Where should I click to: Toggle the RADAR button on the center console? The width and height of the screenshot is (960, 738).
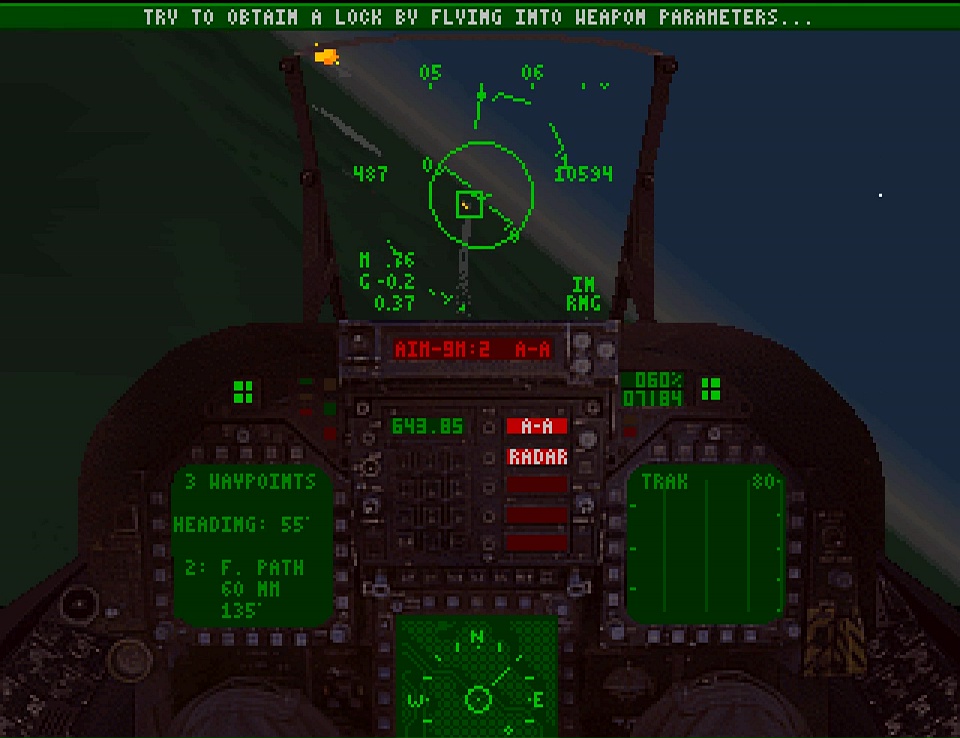click(537, 457)
